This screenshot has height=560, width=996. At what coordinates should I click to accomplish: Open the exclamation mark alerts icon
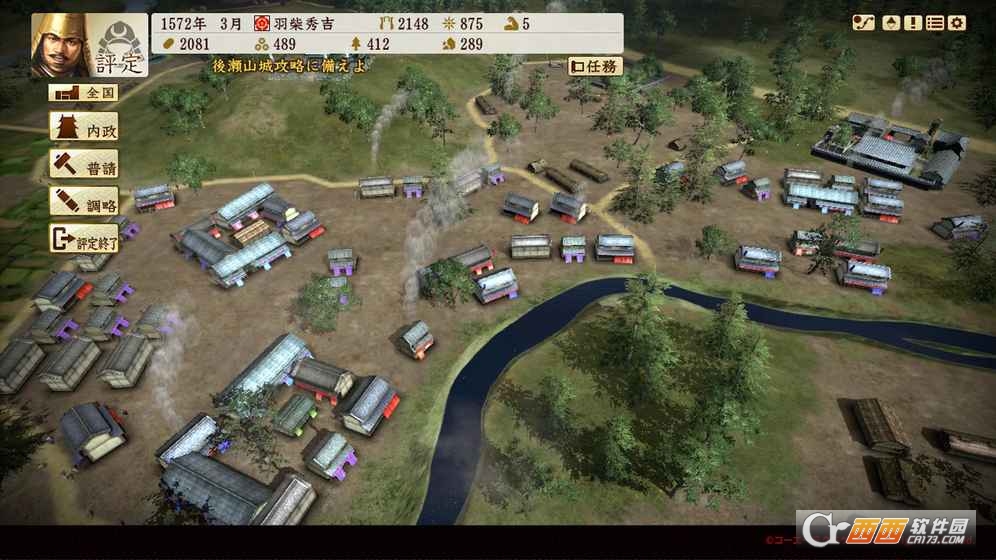pos(912,23)
